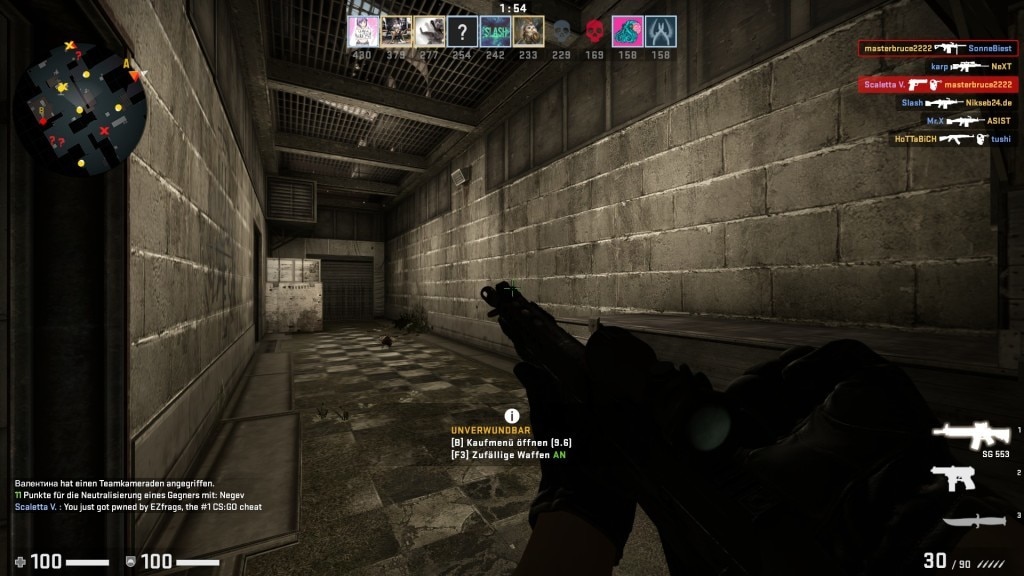Select the teal-haired pink background avatar

tap(628, 31)
